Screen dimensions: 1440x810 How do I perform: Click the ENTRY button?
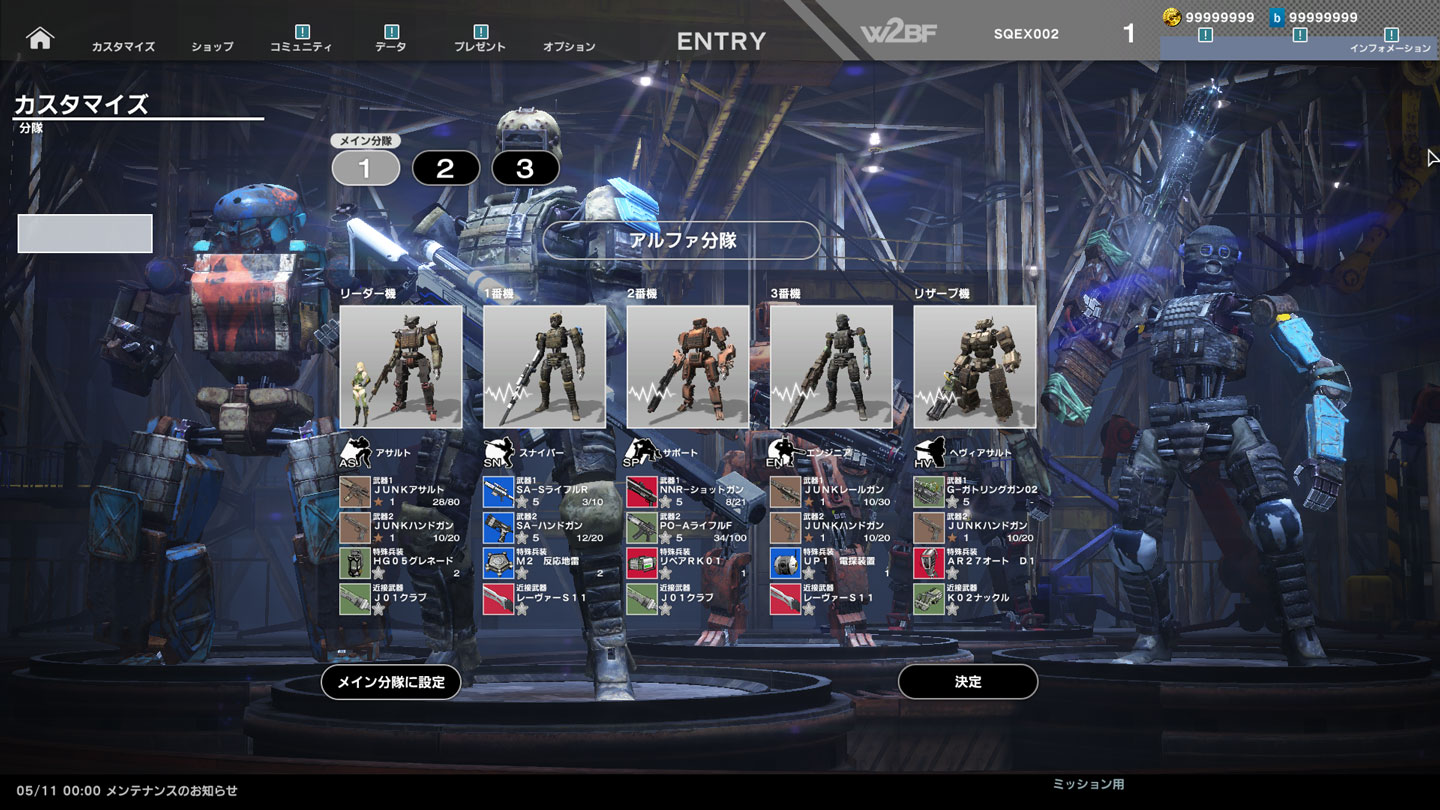tap(721, 41)
